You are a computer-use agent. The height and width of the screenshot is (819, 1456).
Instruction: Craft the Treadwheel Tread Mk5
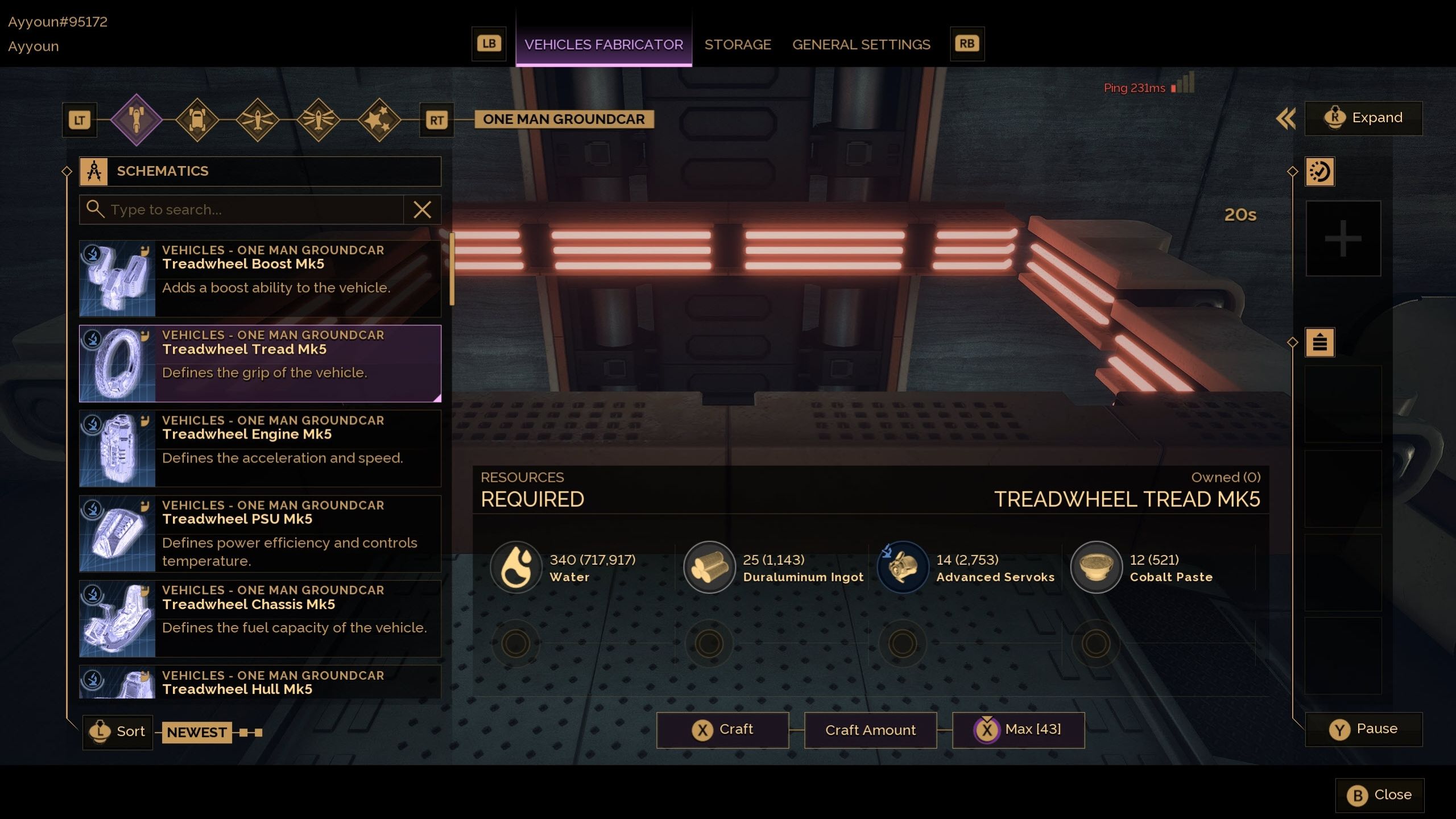[x=722, y=730]
